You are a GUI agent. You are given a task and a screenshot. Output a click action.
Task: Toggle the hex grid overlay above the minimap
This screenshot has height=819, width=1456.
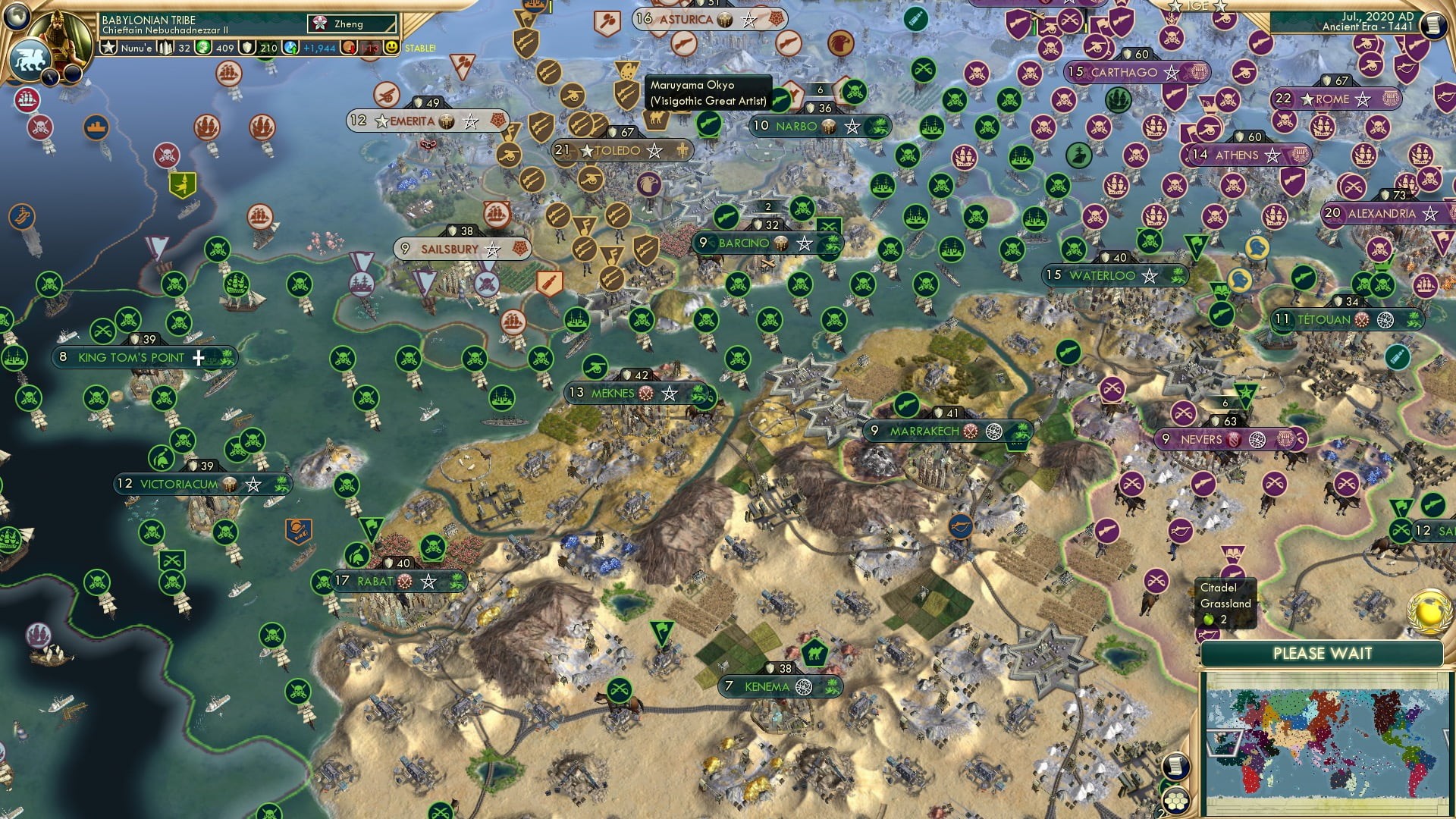pyautogui.click(x=1176, y=802)
